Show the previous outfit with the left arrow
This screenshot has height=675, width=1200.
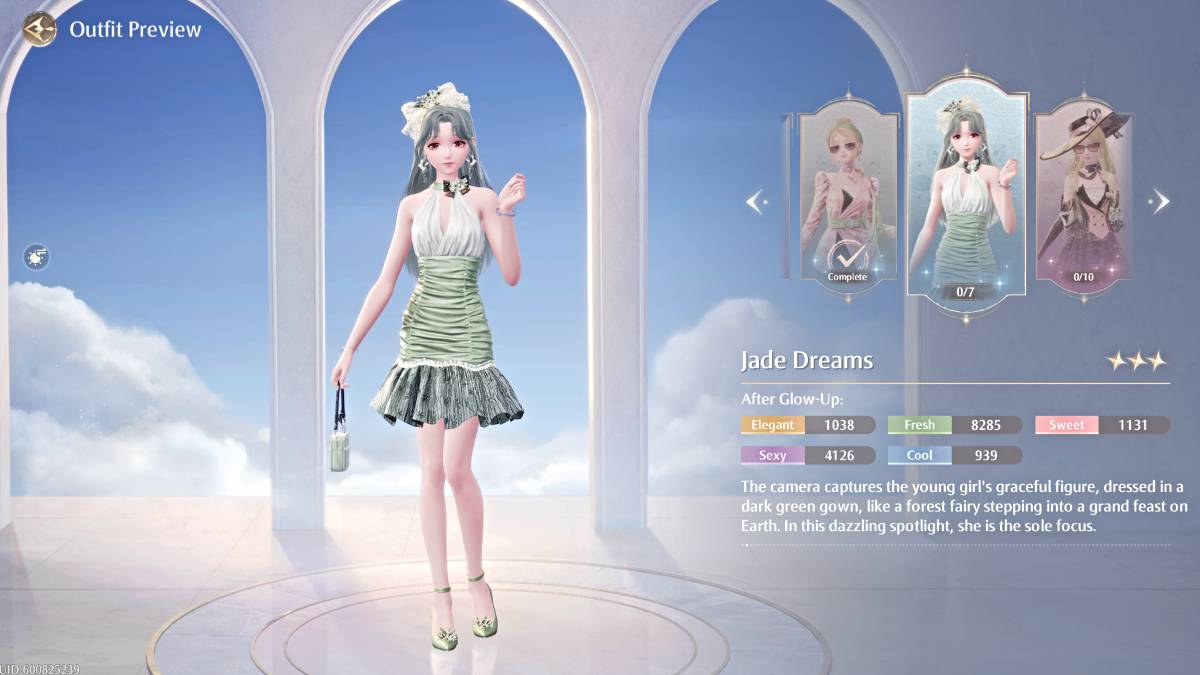coord(757,202)
